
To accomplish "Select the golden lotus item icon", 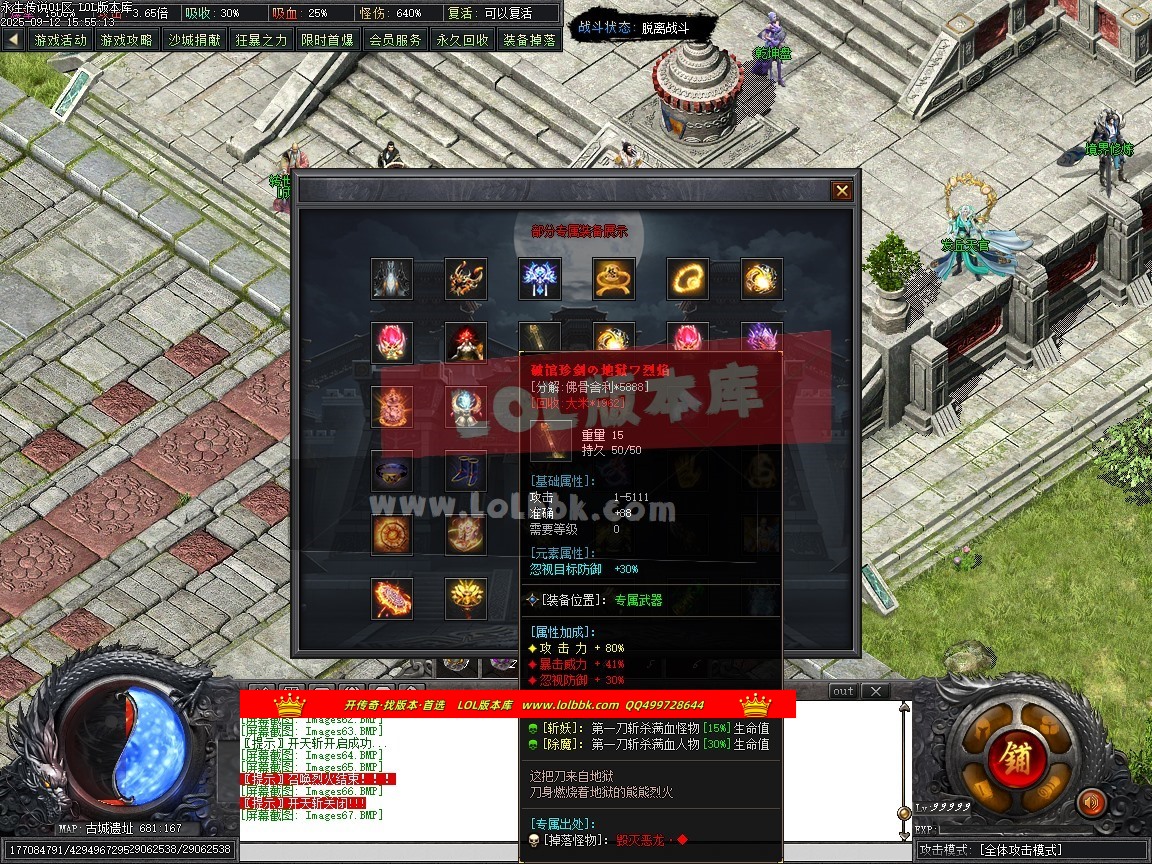I will pyautogui.click(x=466, y=598).
